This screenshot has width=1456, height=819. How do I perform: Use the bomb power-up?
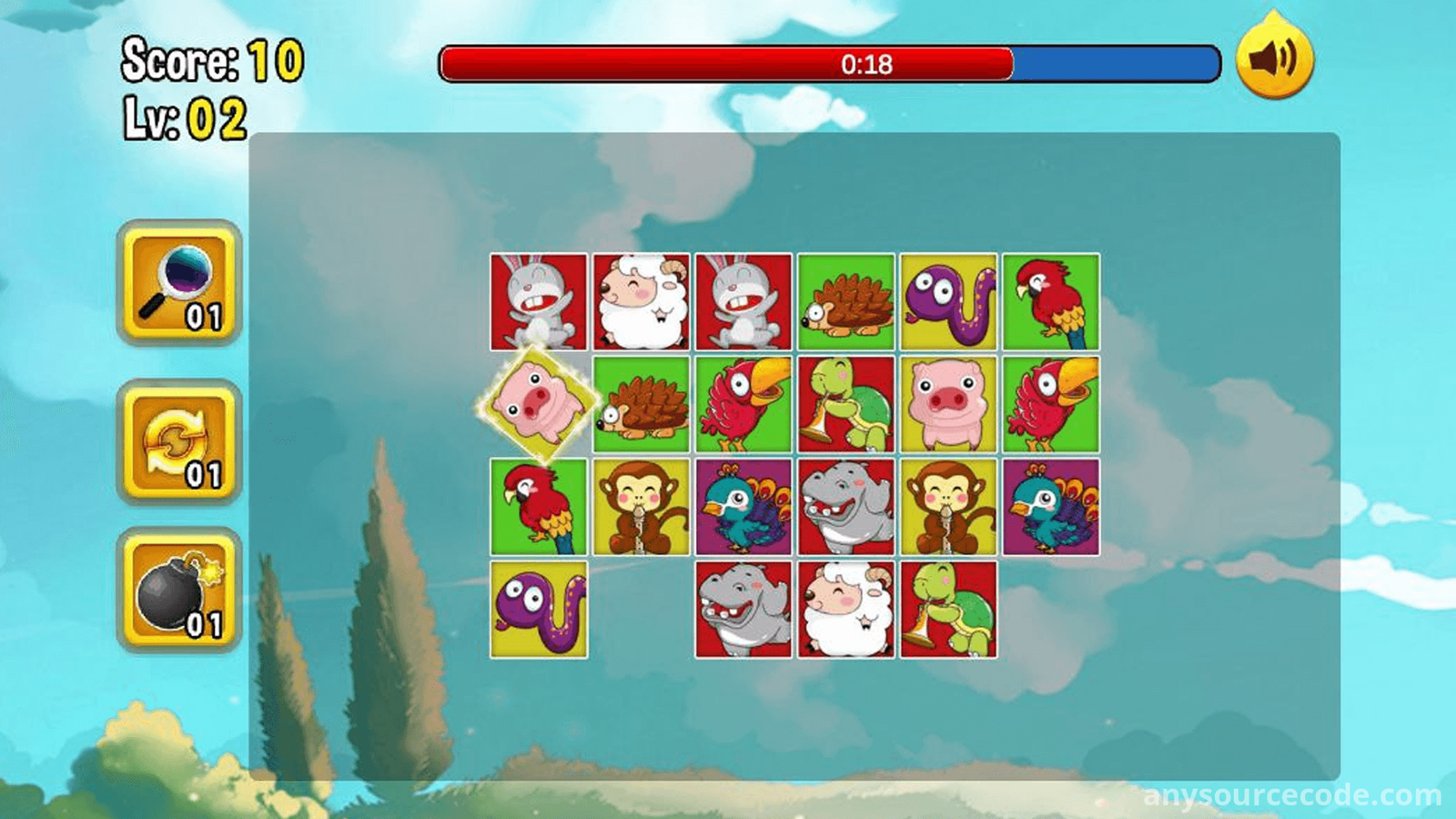[x=179, y=591]
